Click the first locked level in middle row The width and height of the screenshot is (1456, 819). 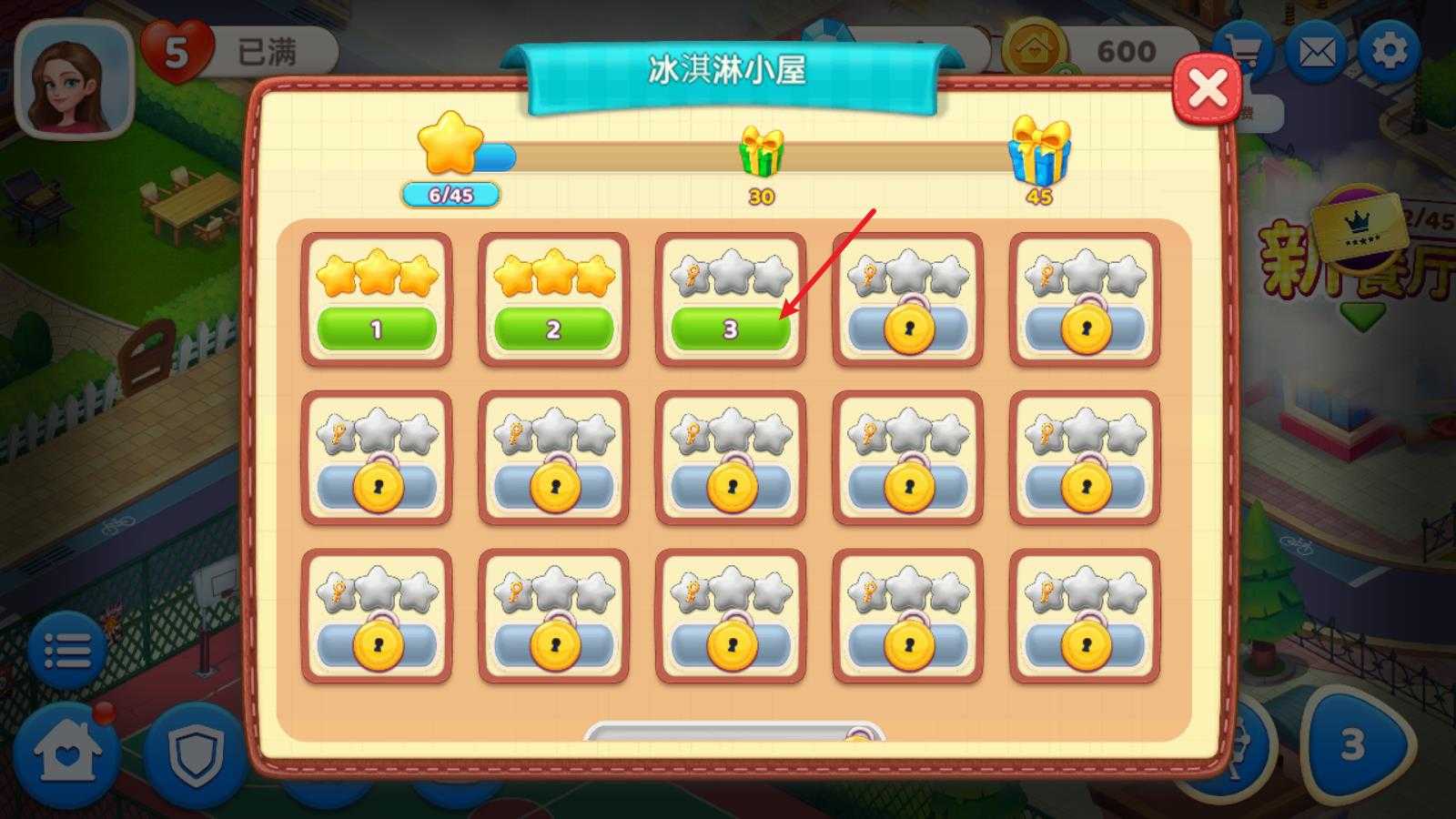(379, 487)
